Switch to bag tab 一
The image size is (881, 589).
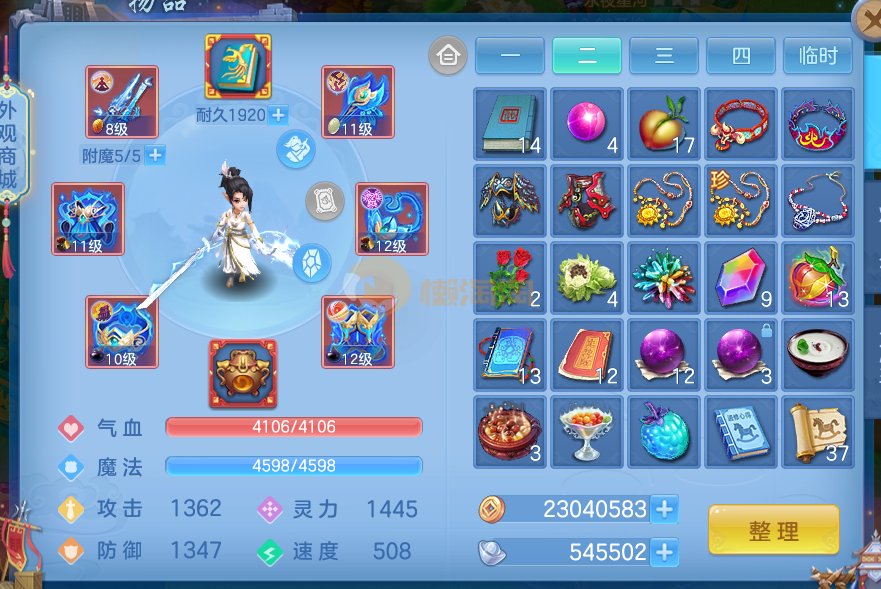[510, 56]
